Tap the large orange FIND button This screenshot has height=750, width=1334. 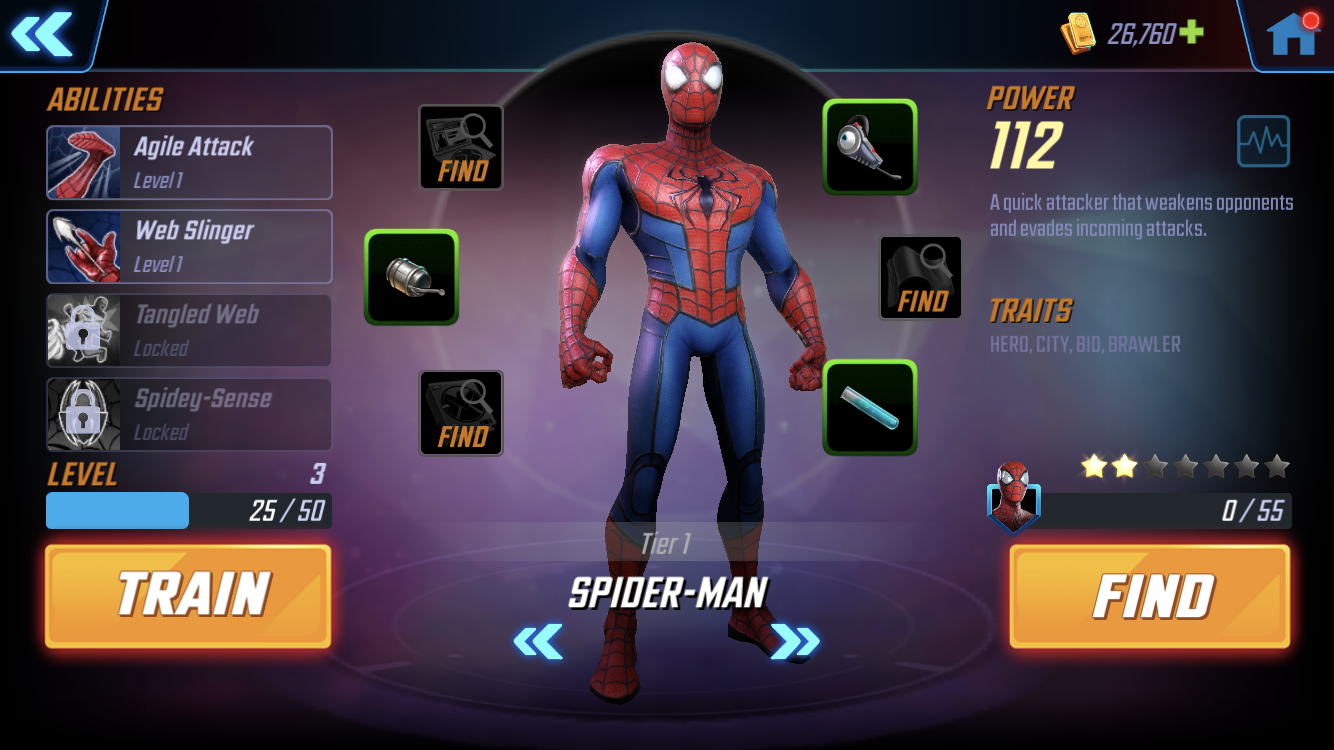(1150, 596)
